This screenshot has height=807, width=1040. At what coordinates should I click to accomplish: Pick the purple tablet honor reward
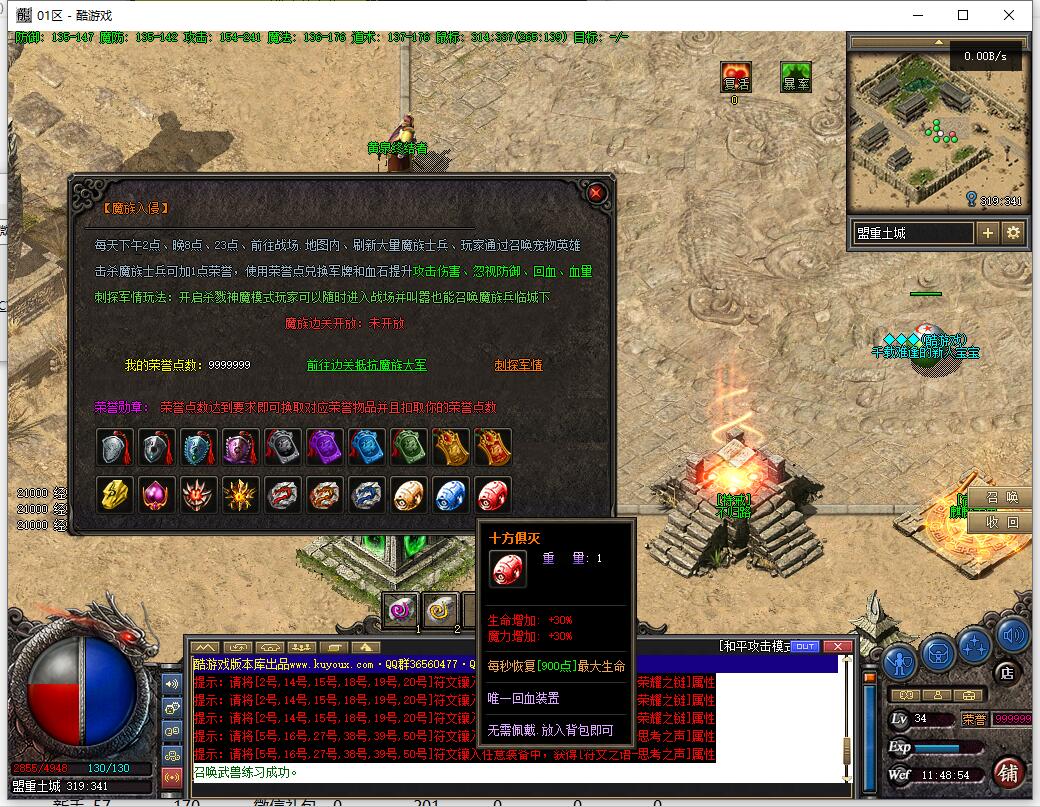point(325,447)
